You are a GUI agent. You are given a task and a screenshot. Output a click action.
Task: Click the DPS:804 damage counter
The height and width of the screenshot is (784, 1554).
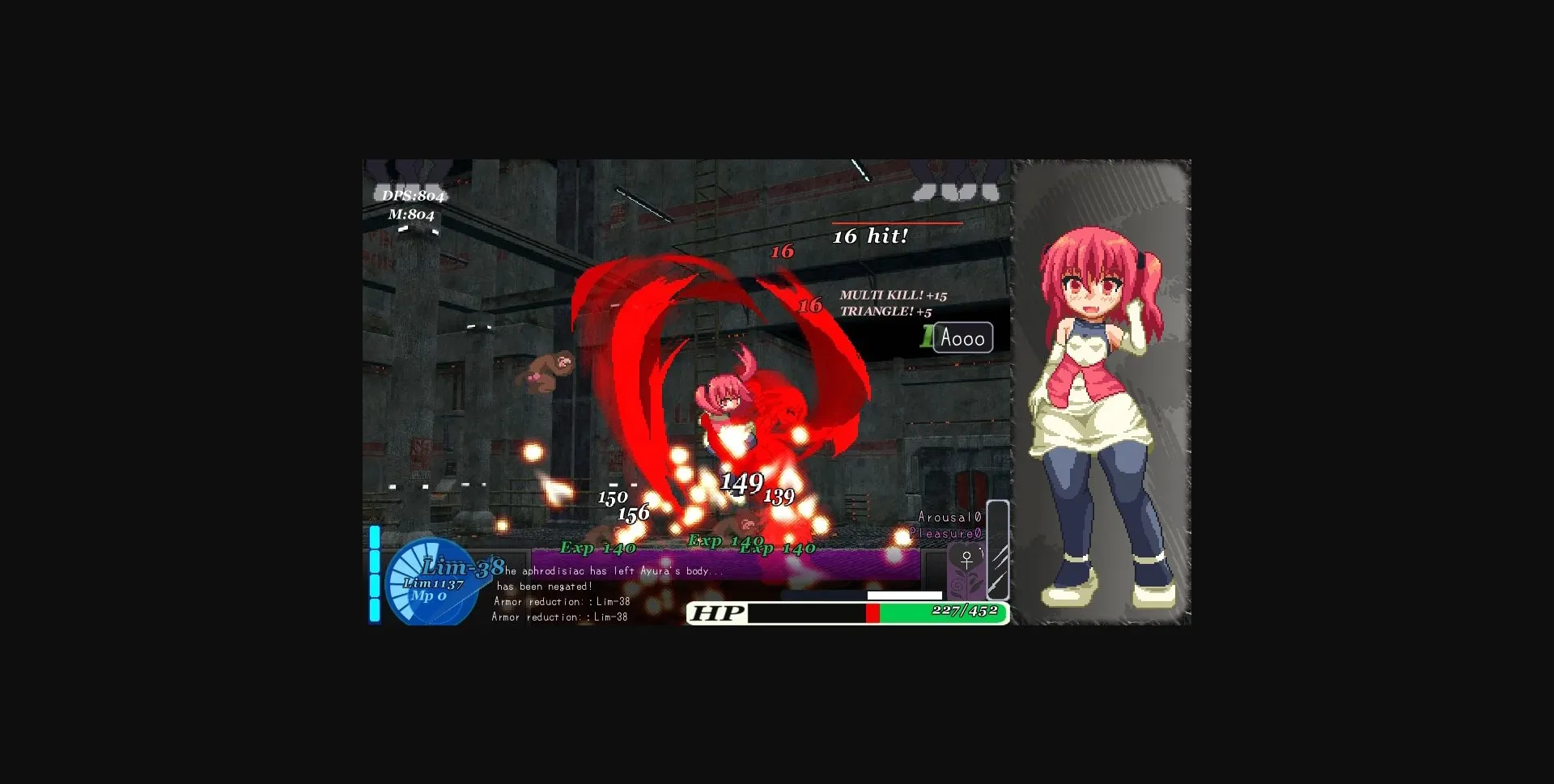click(413, 195)
